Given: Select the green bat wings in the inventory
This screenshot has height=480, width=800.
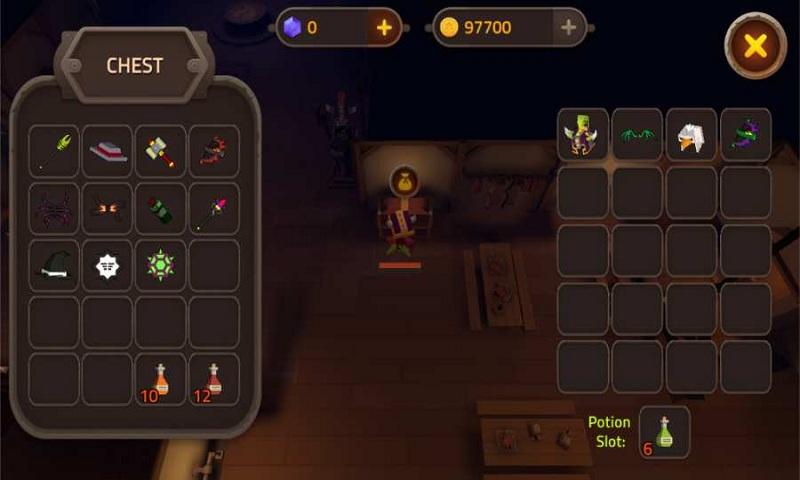Looking at the screenshot, I should point(637,135).
